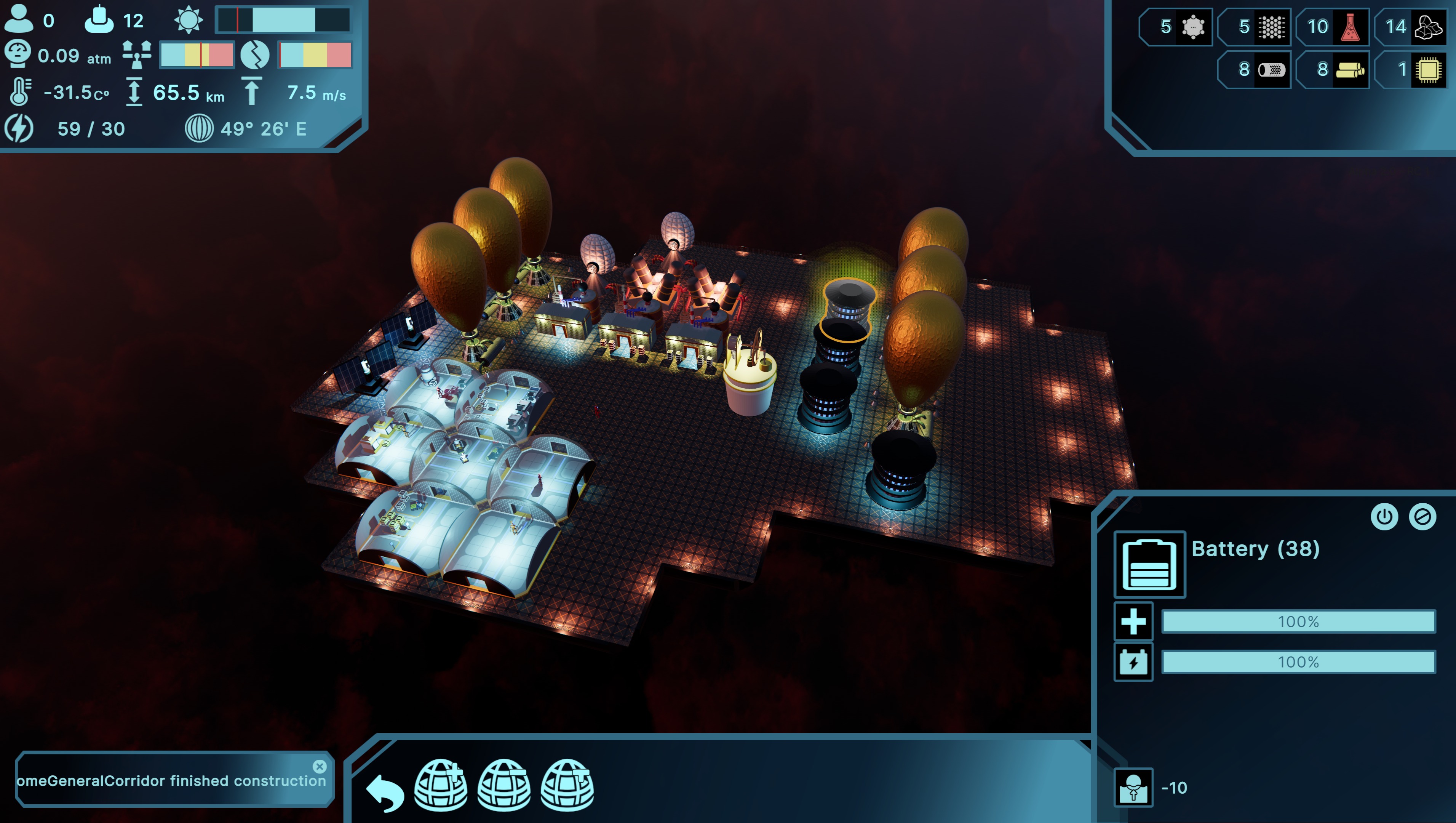Viewport: 1456px width, 823px height.
Task: Select the yellow pipes resource slot
Action: pyautogui.click(x=1350, y=70)
